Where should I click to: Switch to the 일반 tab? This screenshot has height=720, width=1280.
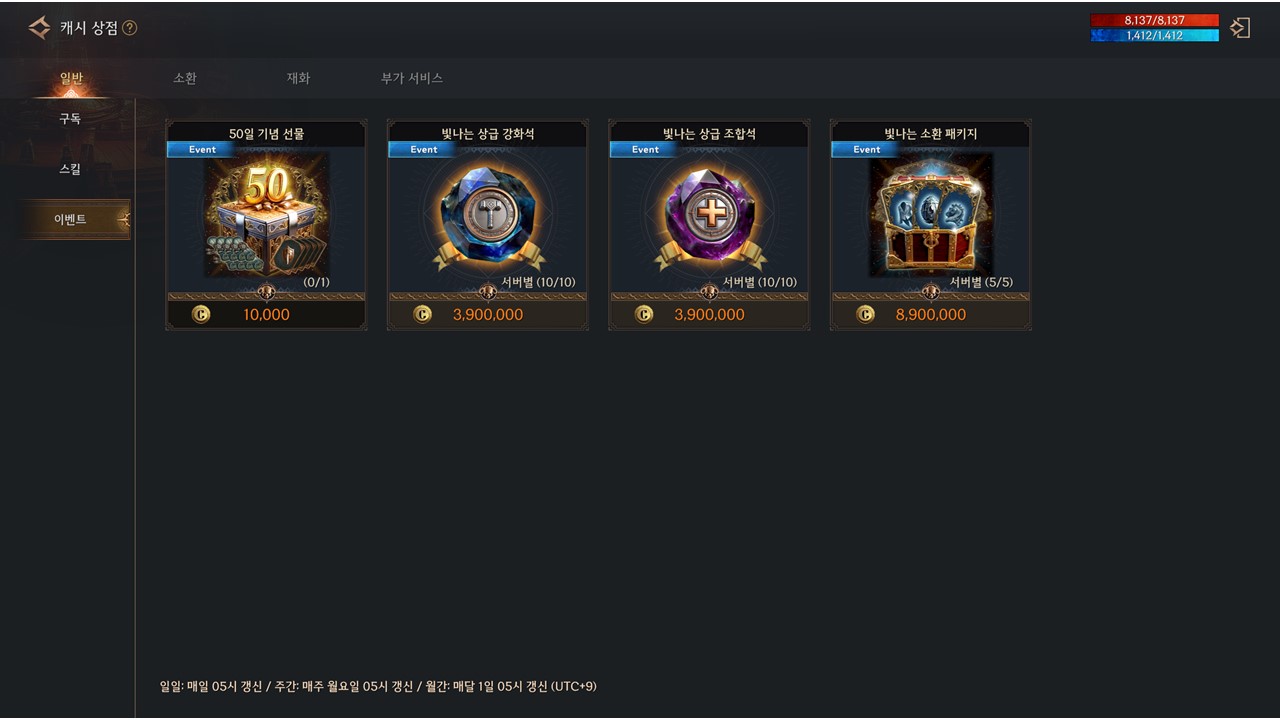[71, 78]
